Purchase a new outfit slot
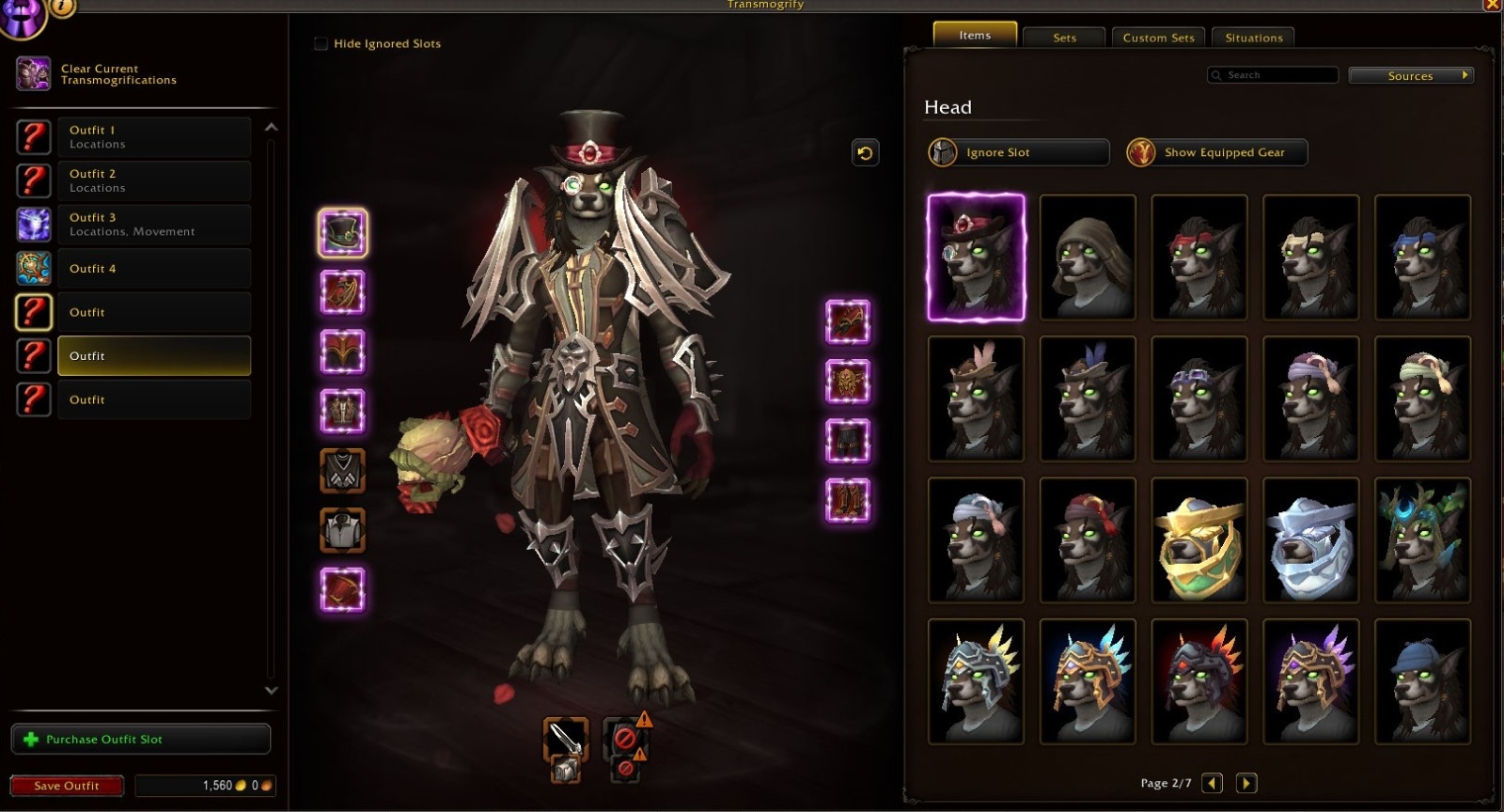The image size is (1504, 812). pos(141,739)
